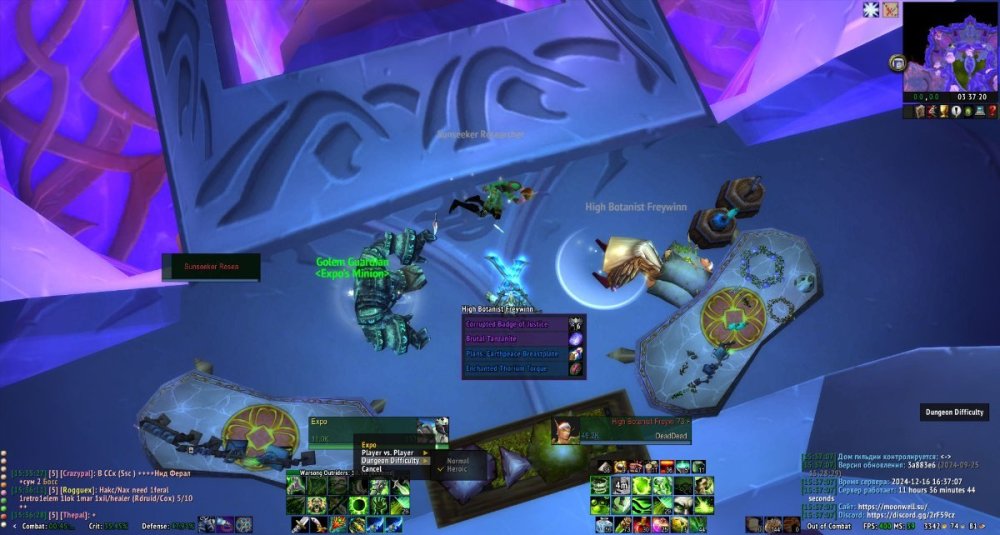Choose Normal dungeon difficulty

(x=459, y=461)
